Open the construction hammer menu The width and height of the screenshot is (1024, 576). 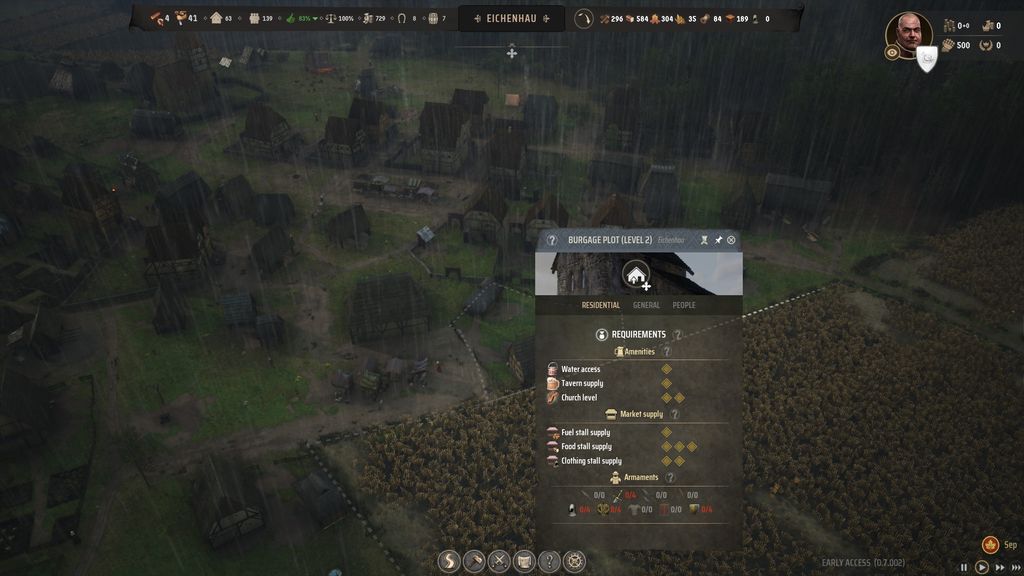coord(474,562)
